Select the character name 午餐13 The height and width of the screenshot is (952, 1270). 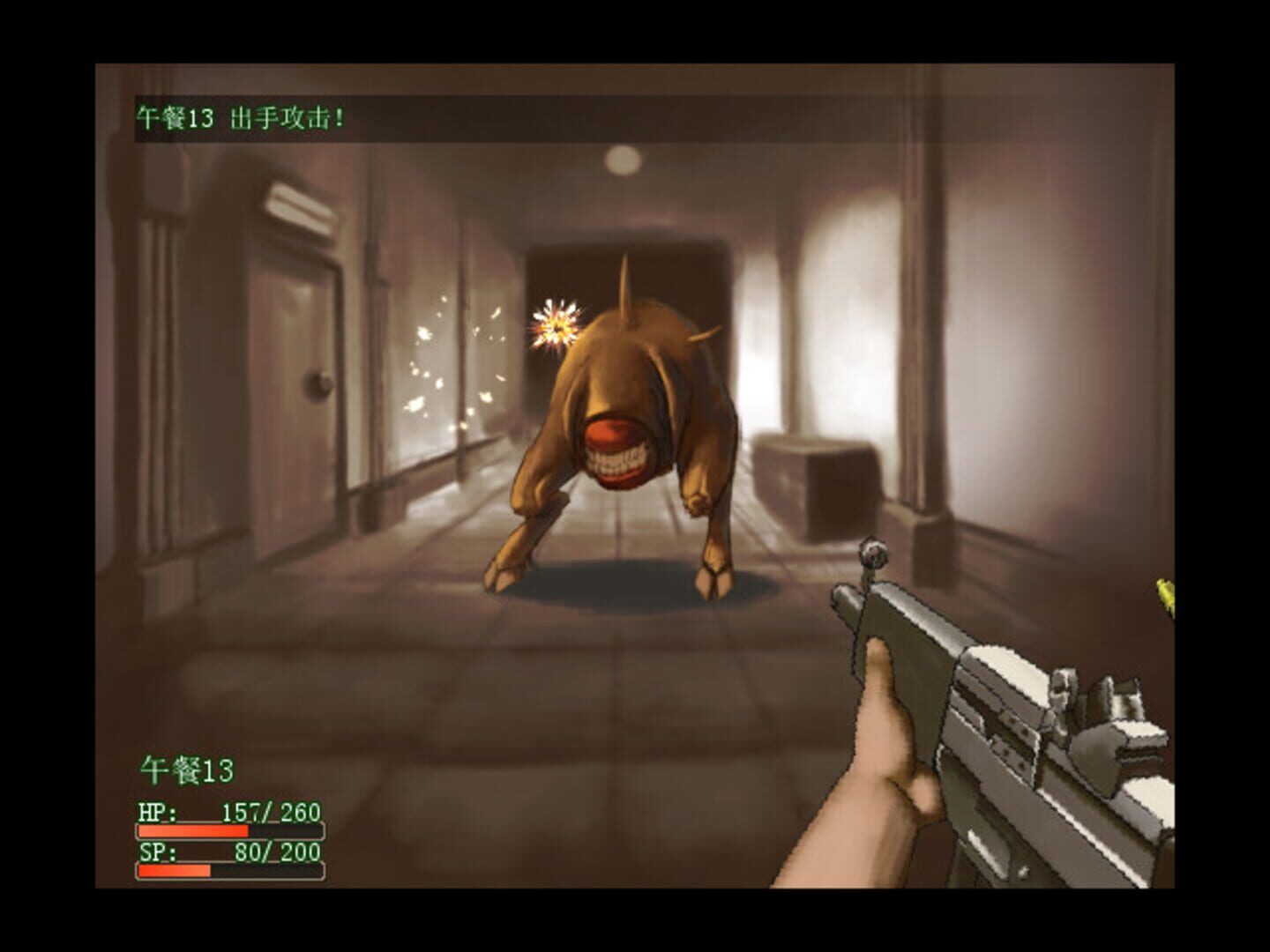[188, 769]
